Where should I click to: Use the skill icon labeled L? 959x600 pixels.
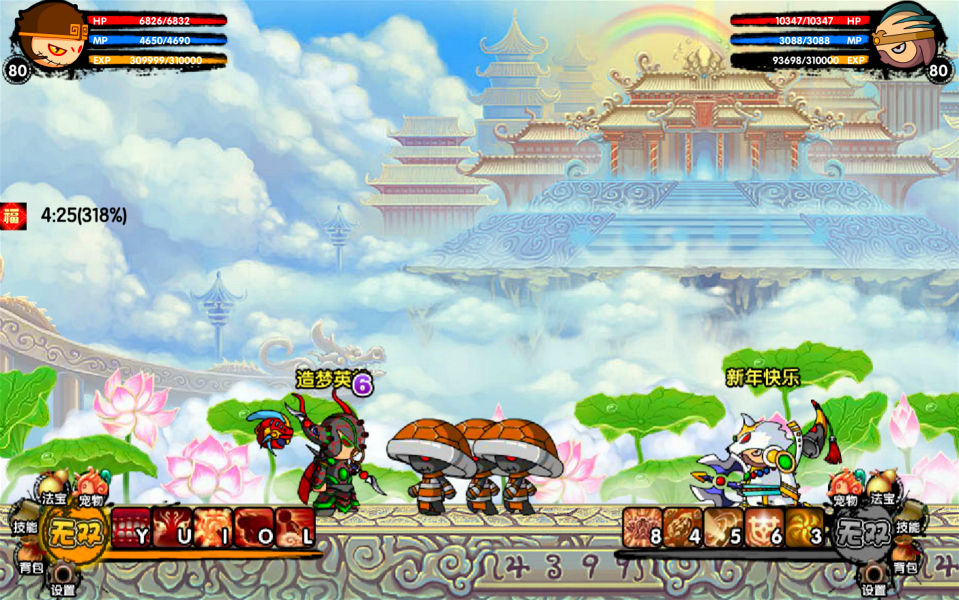295,527
